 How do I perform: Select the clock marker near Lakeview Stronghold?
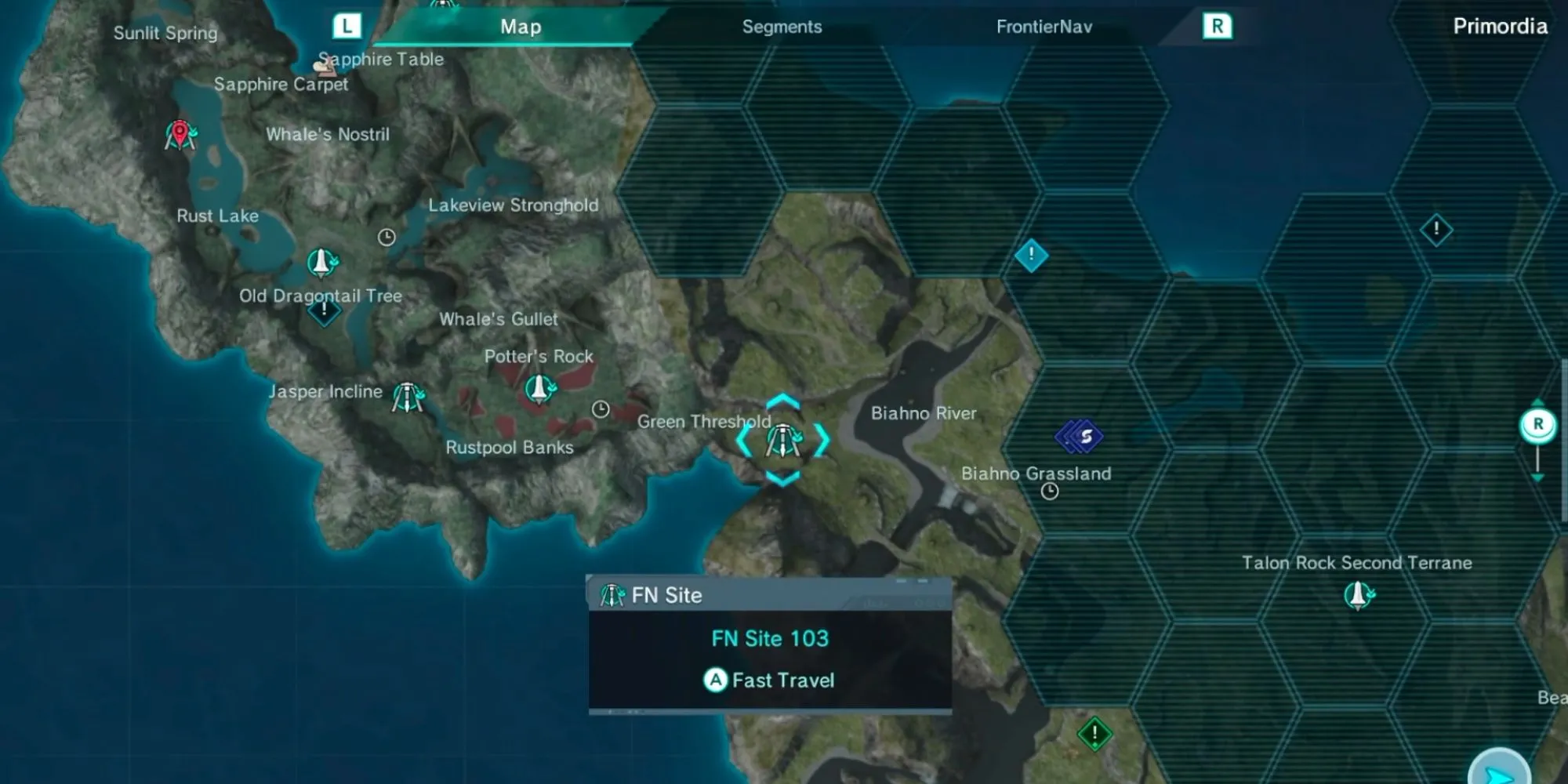point(387,237)
